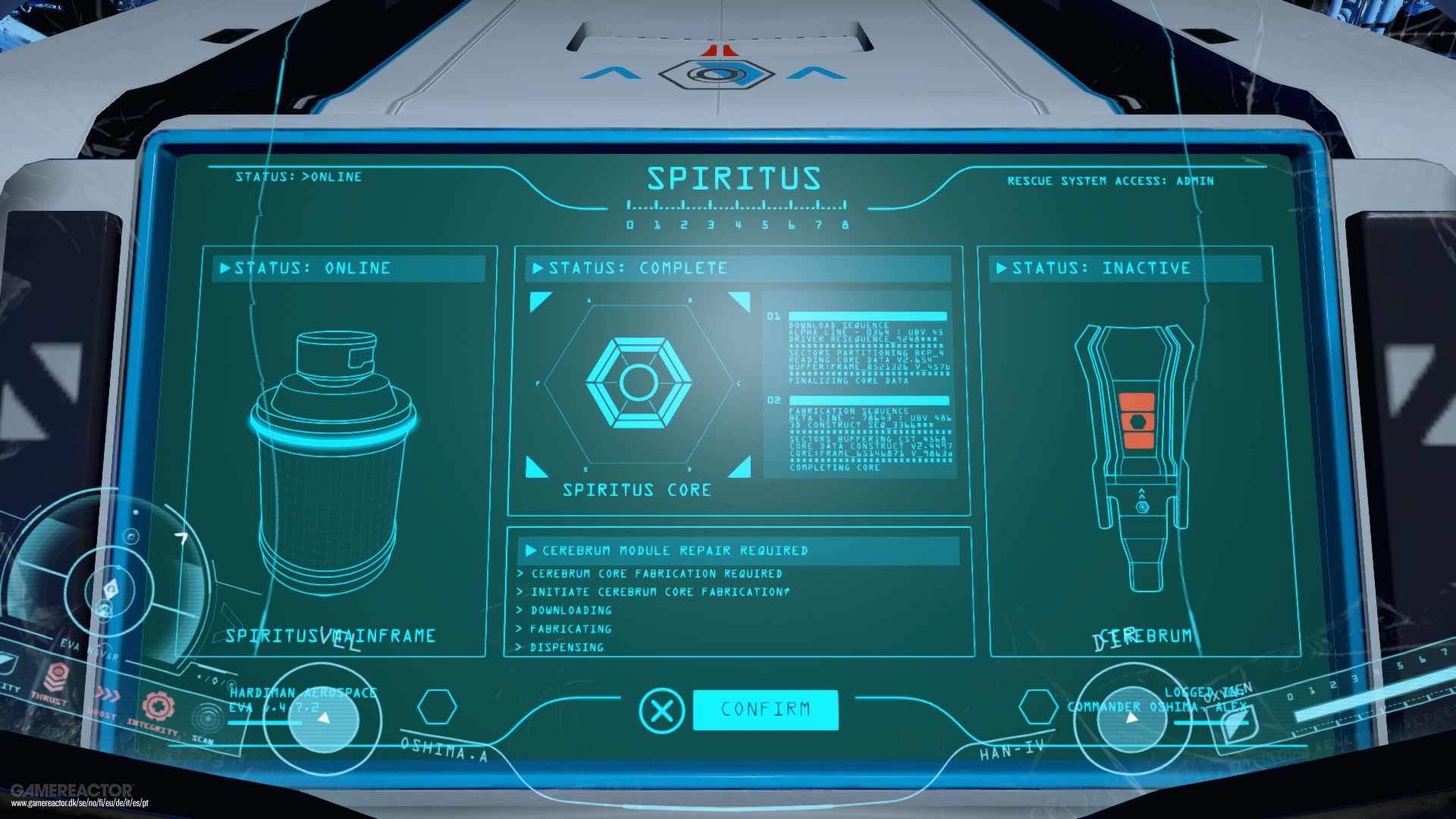Adjust the 0-8 scale under SPIRITUS title
The image size is (1456, 819).
pos(736,216)
